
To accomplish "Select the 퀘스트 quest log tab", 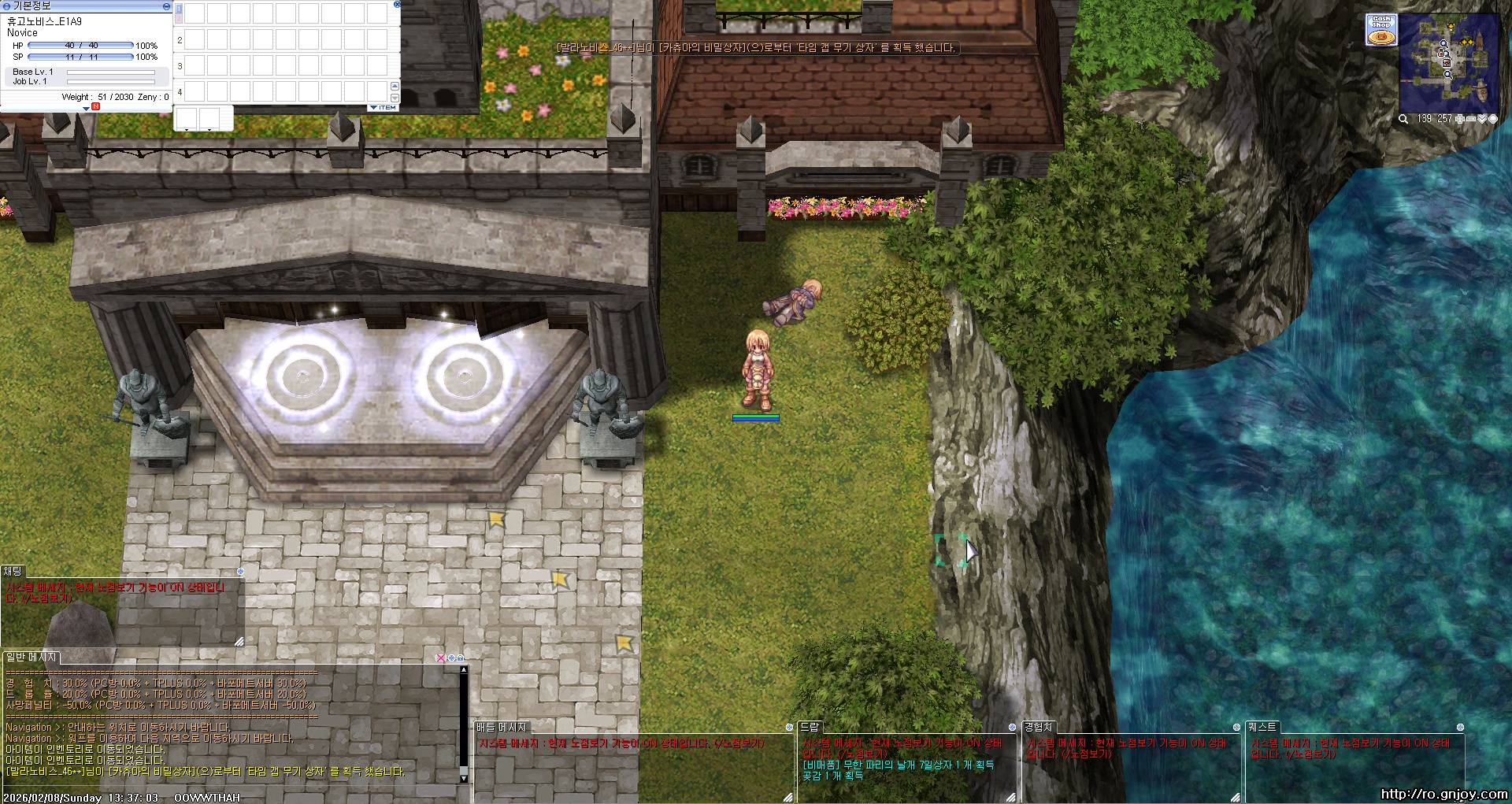I will click(x=1262, y=728).
